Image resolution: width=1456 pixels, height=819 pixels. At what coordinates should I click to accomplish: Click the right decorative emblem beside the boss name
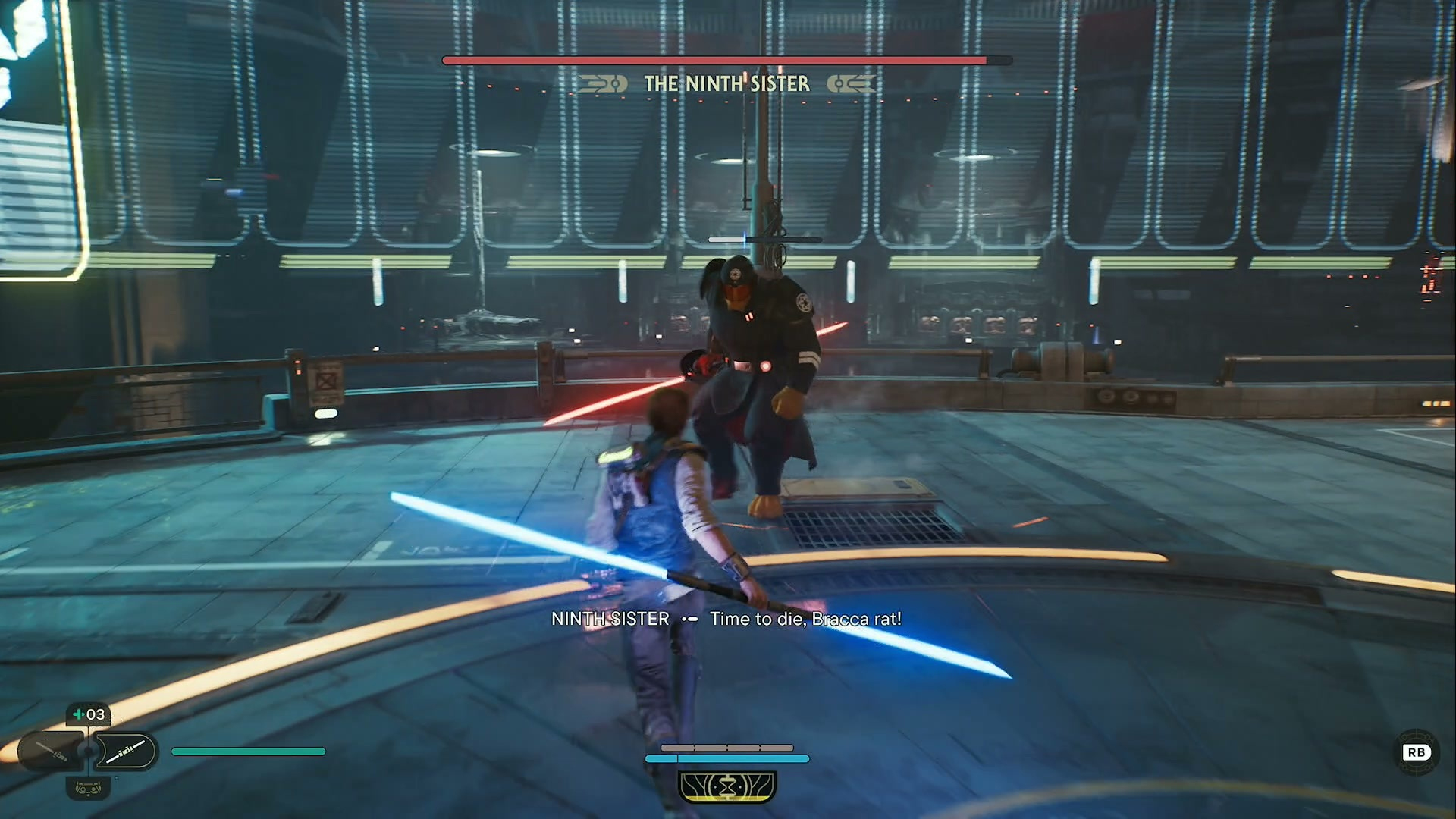coord(851,84)
